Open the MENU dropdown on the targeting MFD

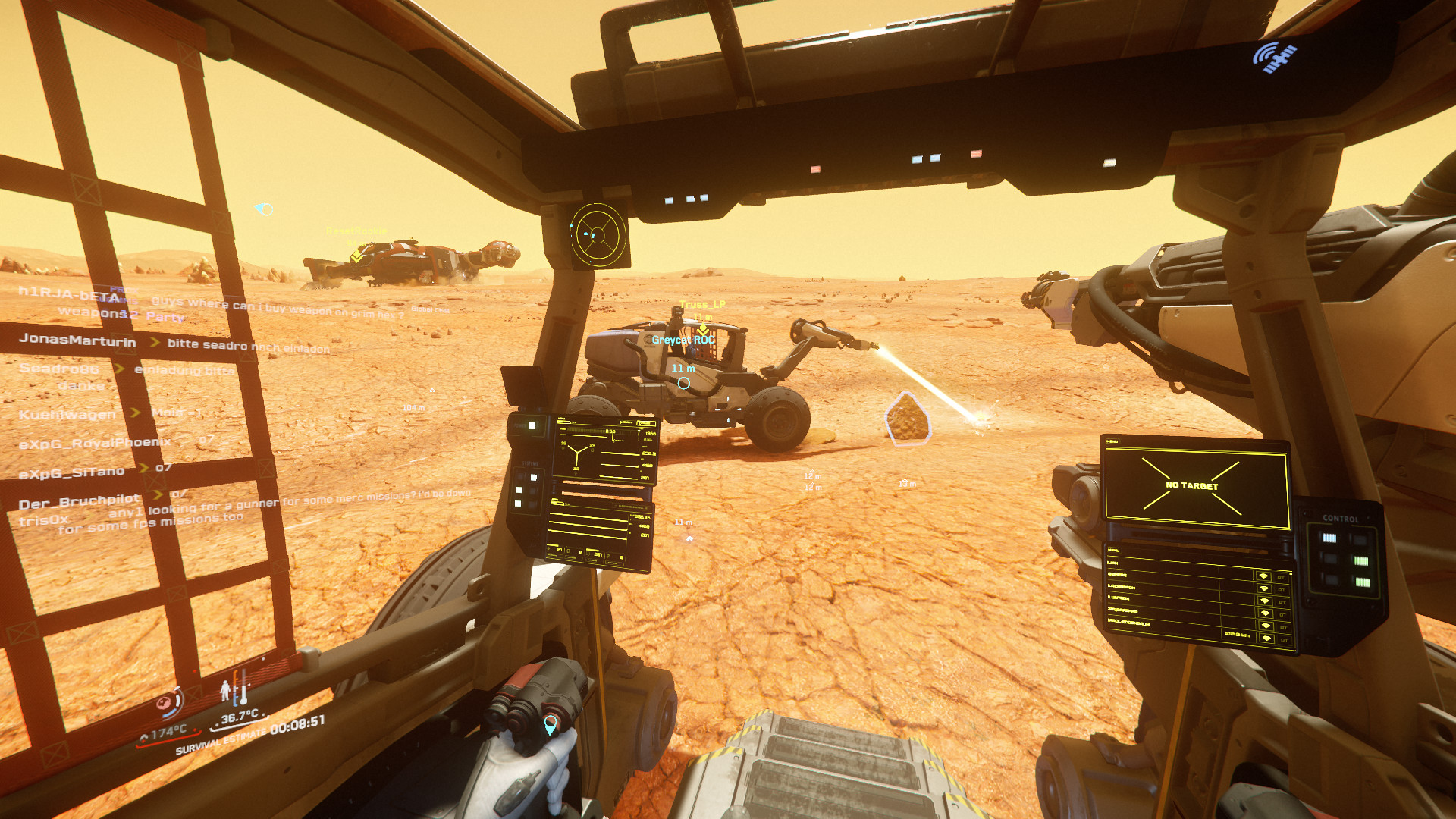pos(1112,442)
